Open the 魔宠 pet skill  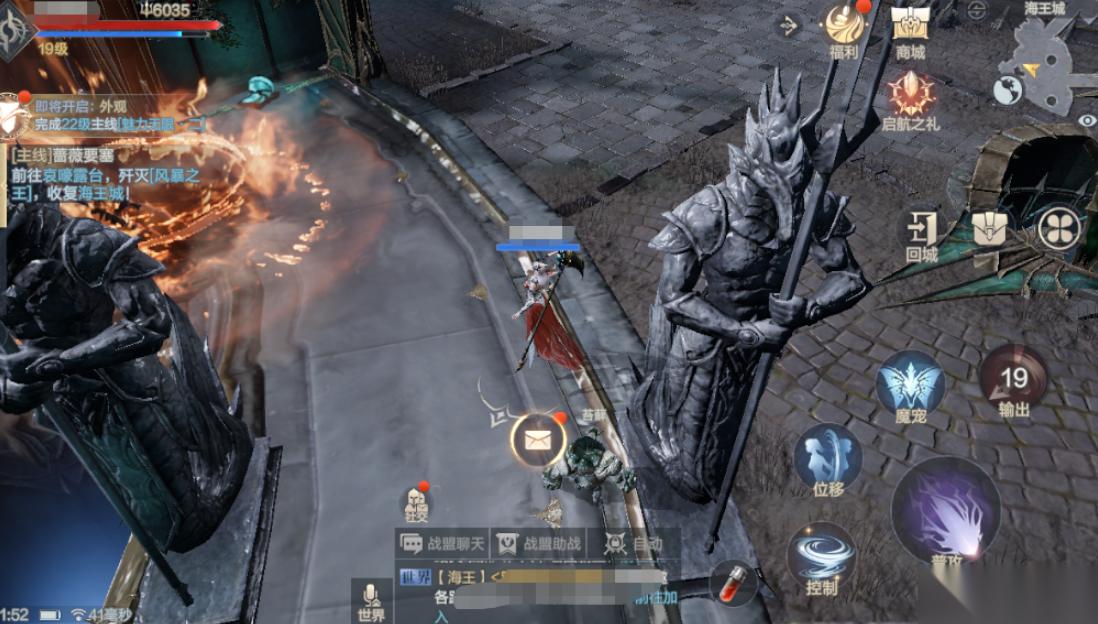910,383
